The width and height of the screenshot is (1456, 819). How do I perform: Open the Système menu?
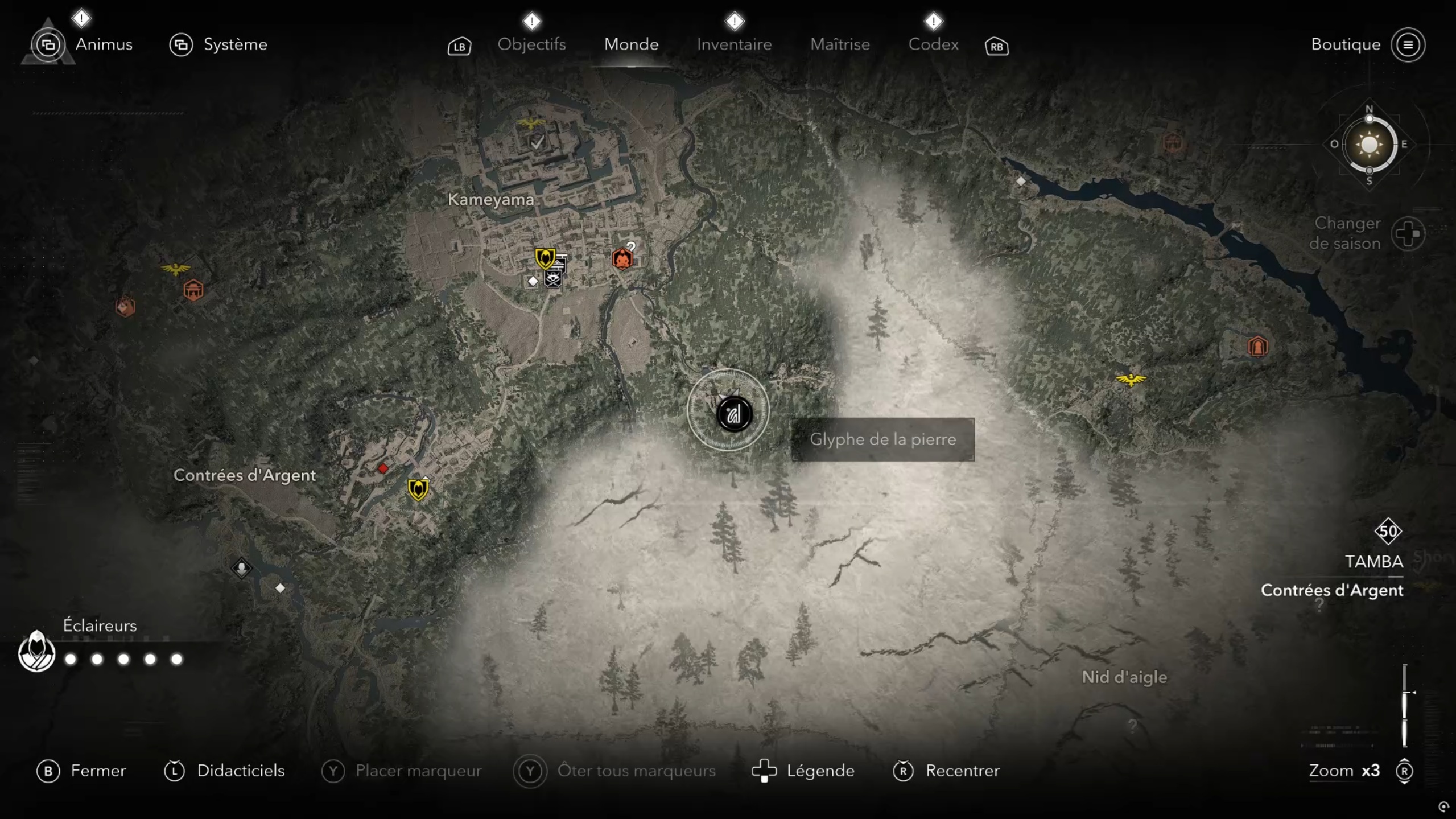[x=235, y=44]
